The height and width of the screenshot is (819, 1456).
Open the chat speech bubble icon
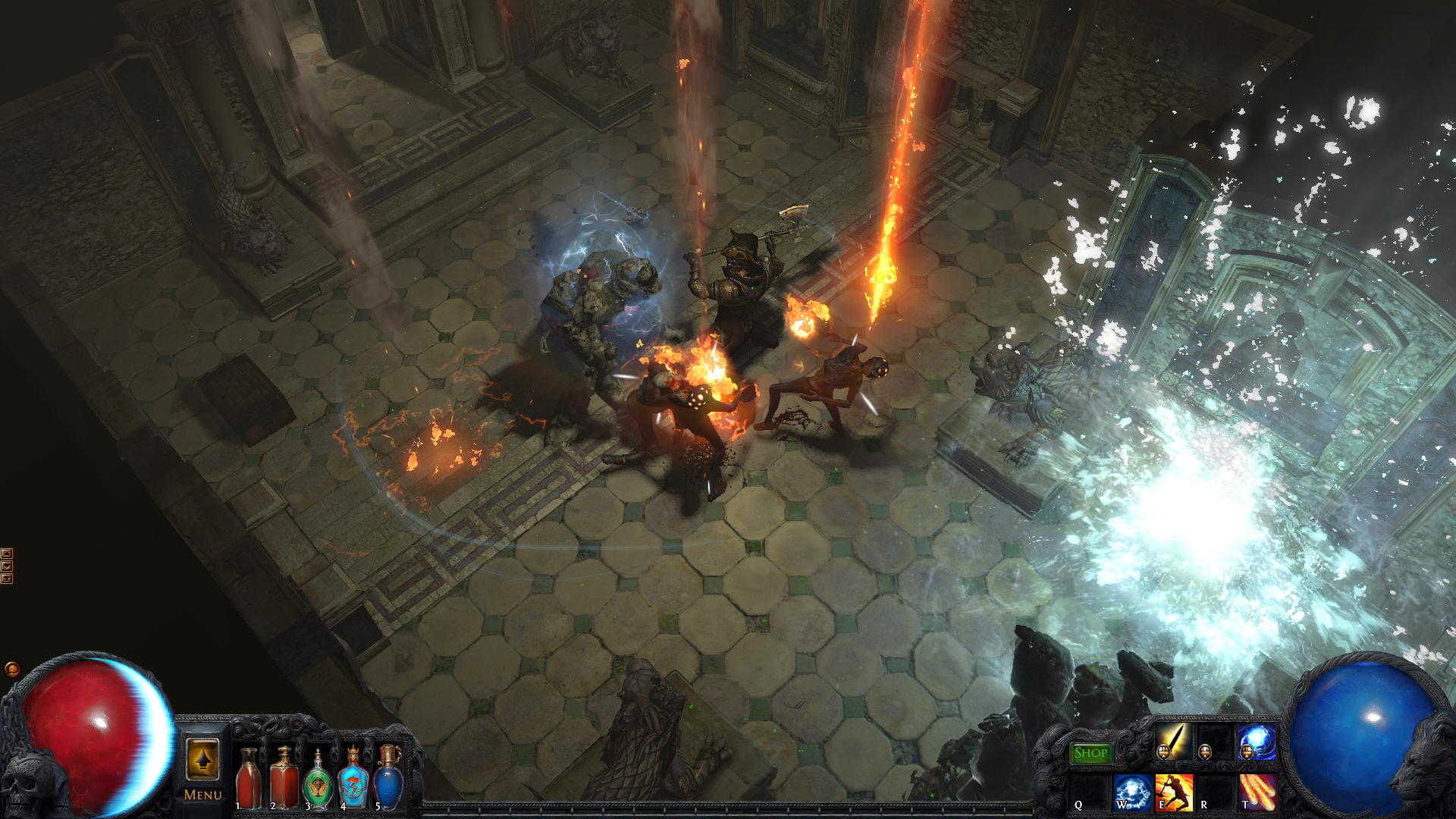pyautogui.click(x=11, y=669)
